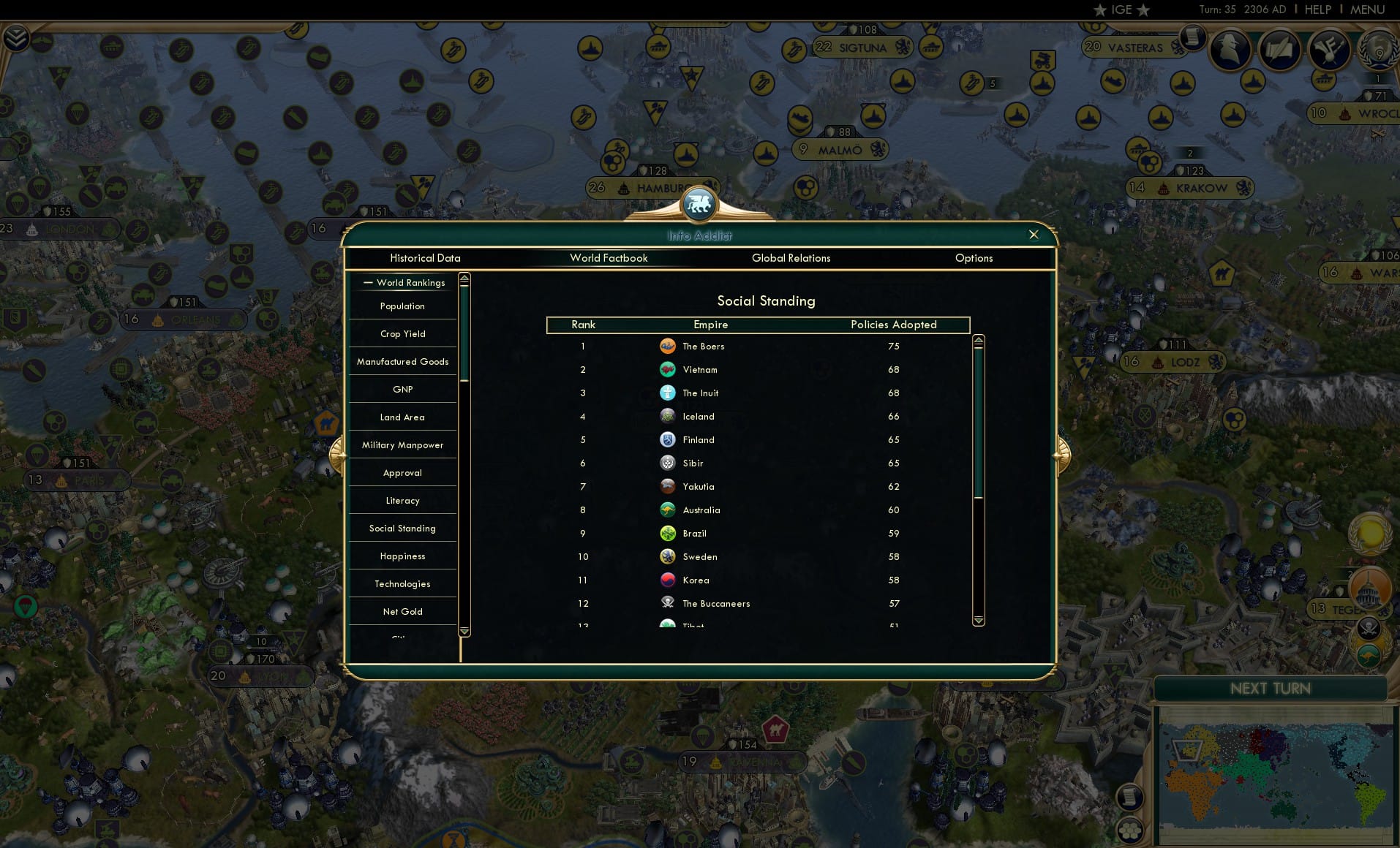This screenshot has width=1400, height=848.
Task: Click the kangaroo notification bubble above Next Turn
Action: [x=1369, y=656]
